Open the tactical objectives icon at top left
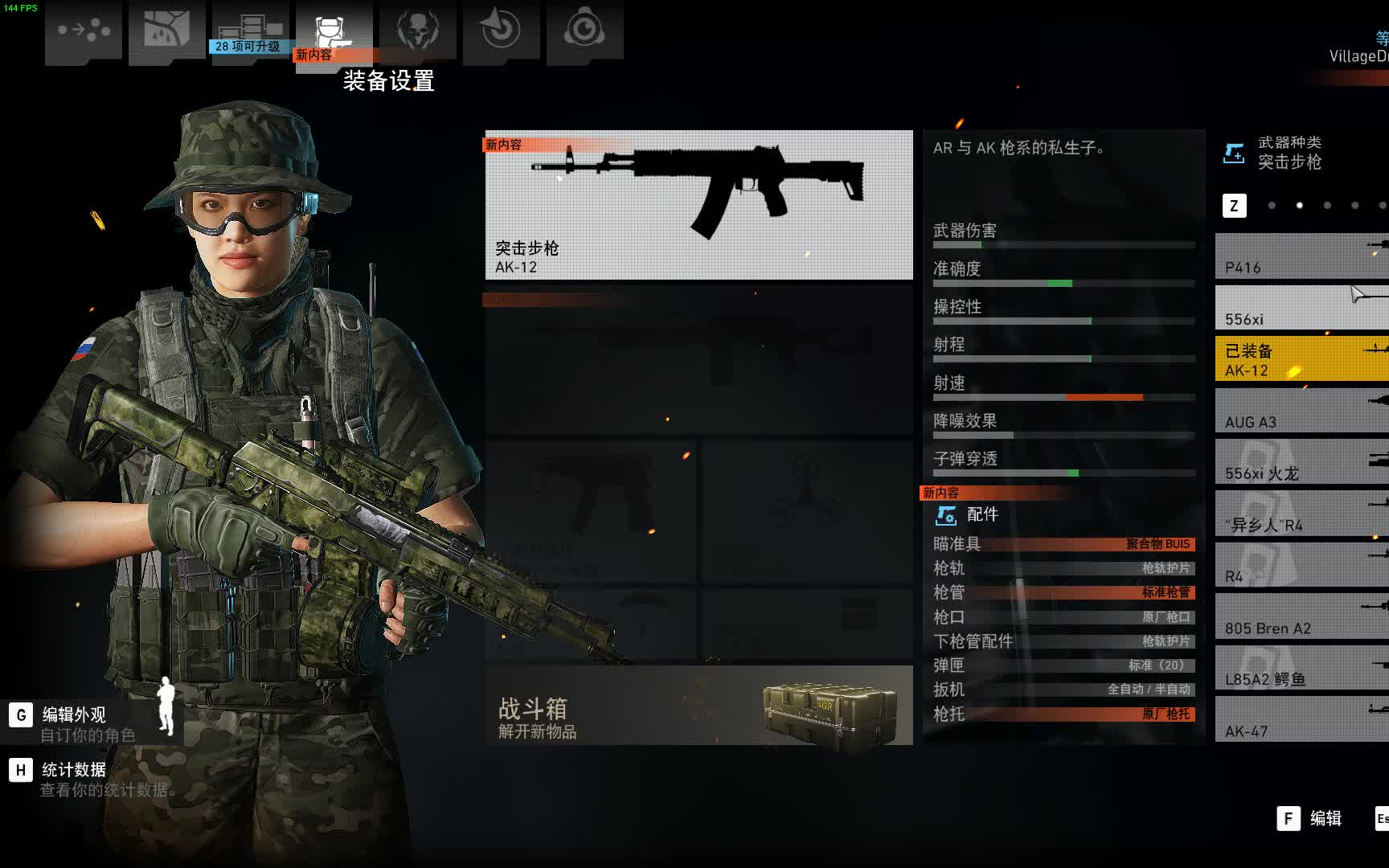 (84, 32)
